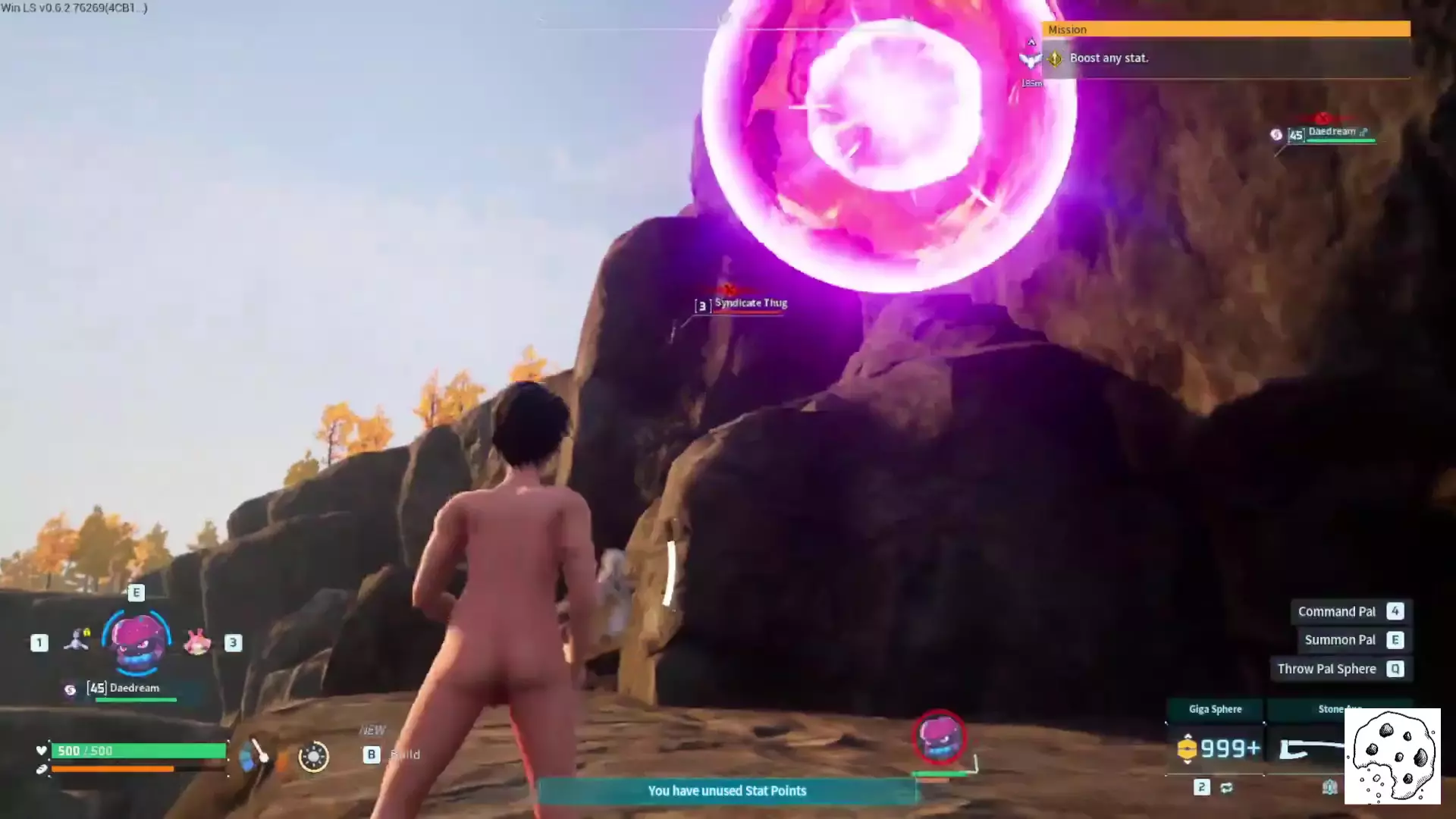Choose the pink pal icon in party

tap(197, 642)
